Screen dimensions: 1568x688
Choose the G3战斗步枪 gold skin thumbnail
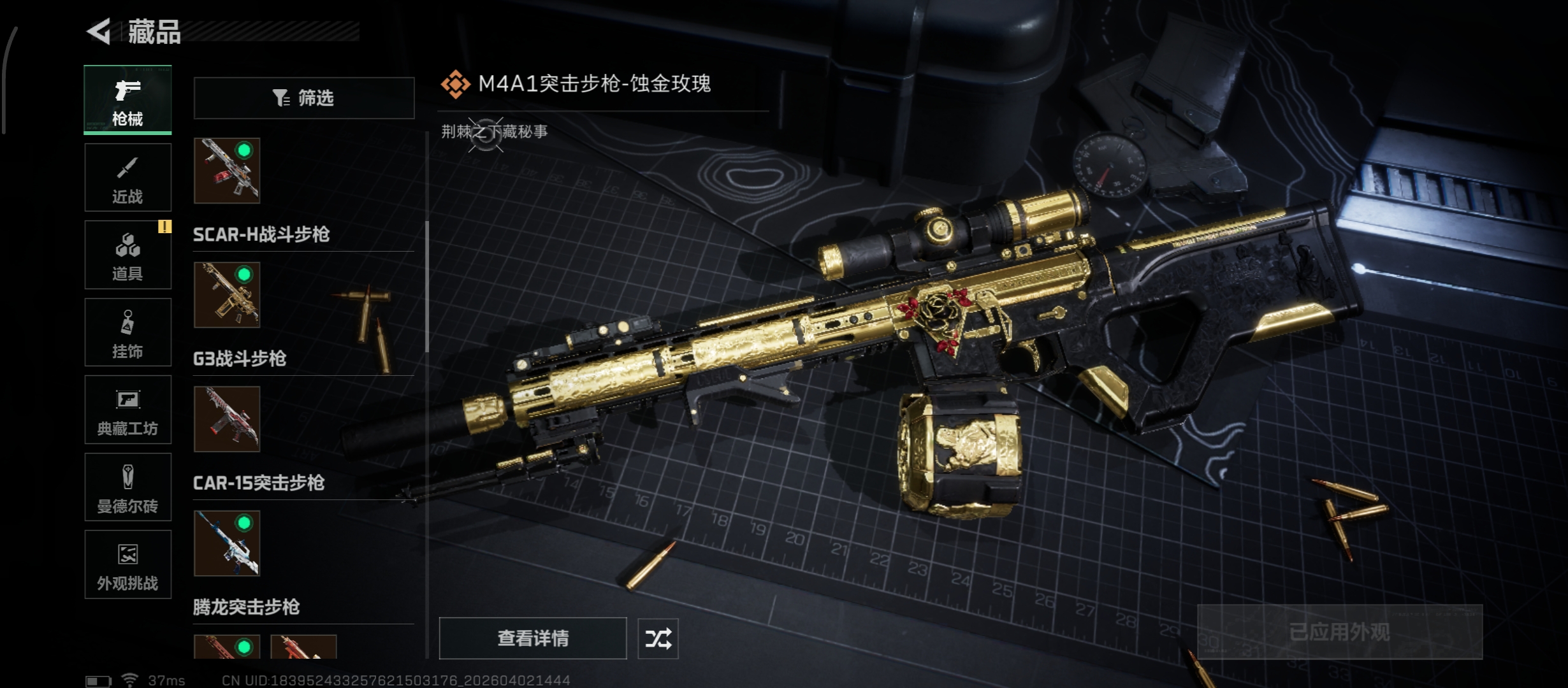(x=227, y=295)
